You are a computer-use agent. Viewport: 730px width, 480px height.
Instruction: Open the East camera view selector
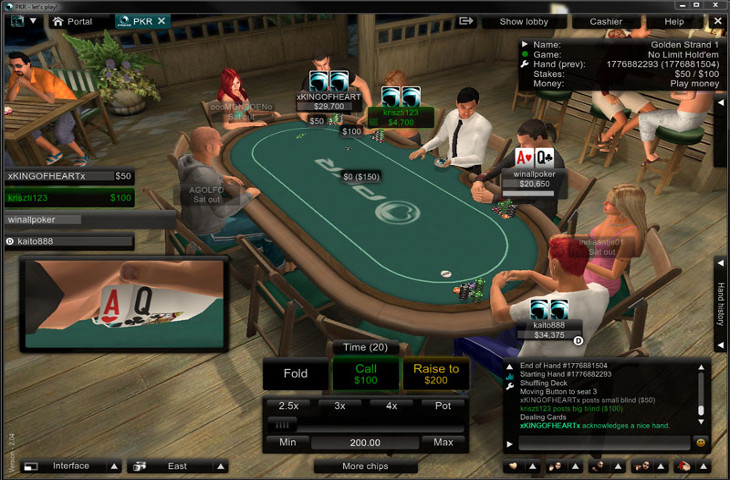[177, 466]
